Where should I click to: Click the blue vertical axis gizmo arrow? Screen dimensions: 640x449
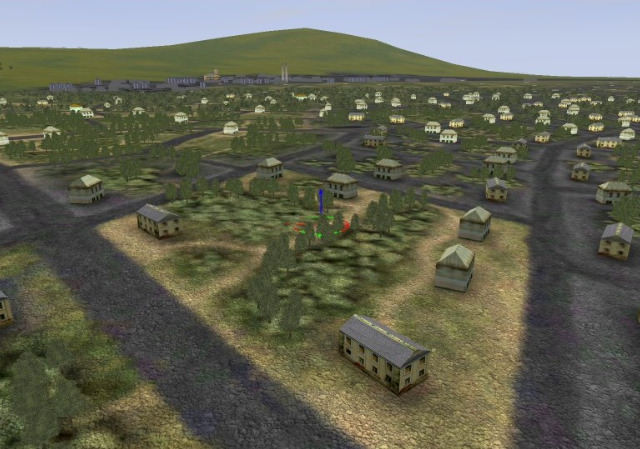[321, 201]
